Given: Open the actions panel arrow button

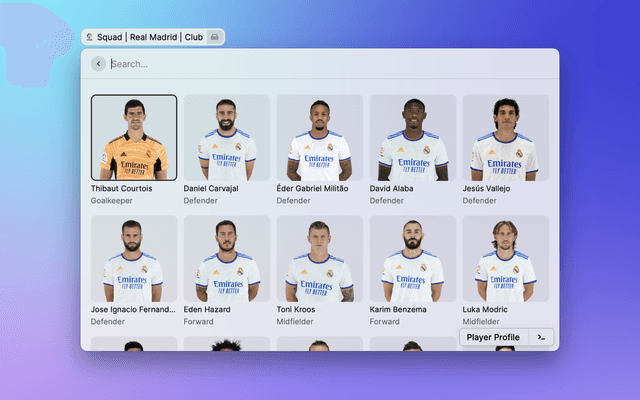Looking at the screenshot, I should point(541,338).
